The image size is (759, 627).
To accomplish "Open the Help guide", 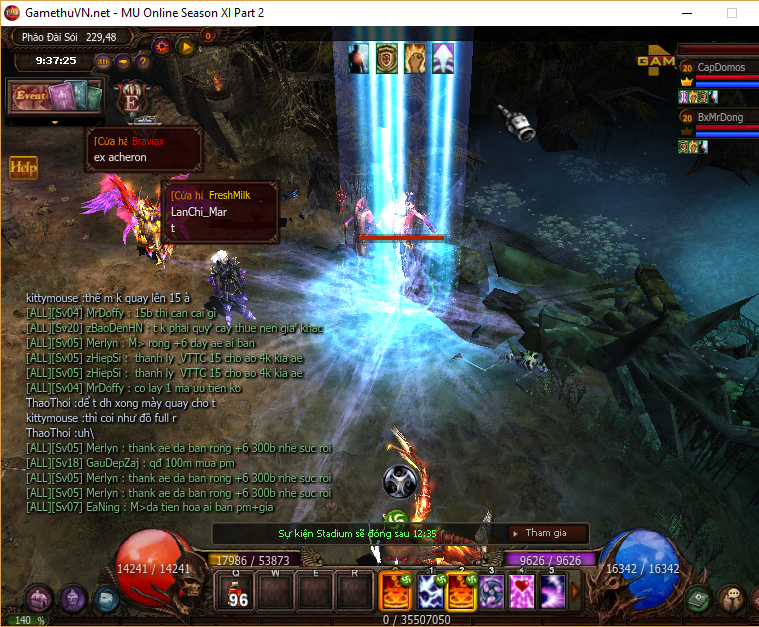I will click(23, 167).
